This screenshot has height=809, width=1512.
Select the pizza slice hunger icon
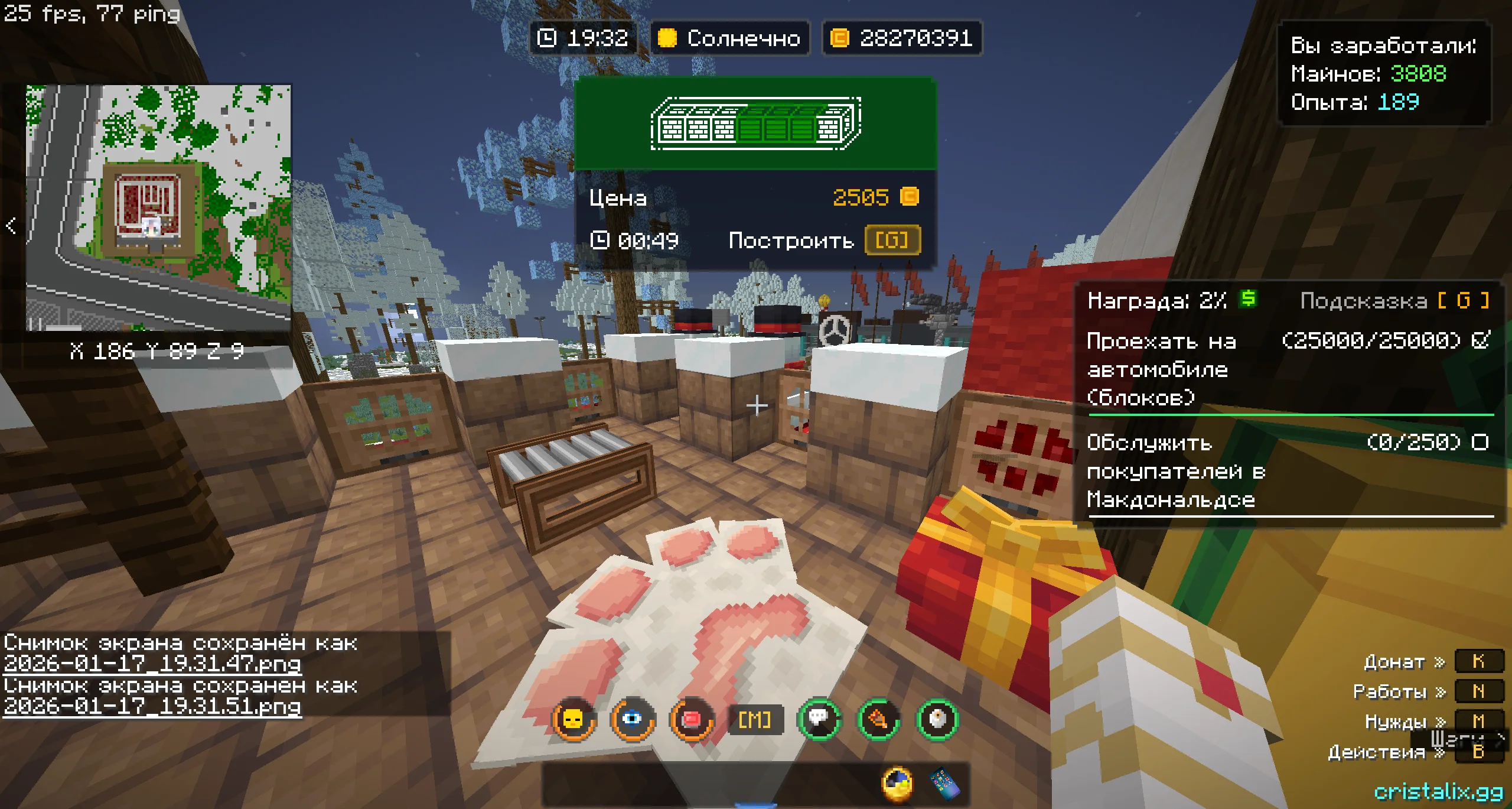878,719
